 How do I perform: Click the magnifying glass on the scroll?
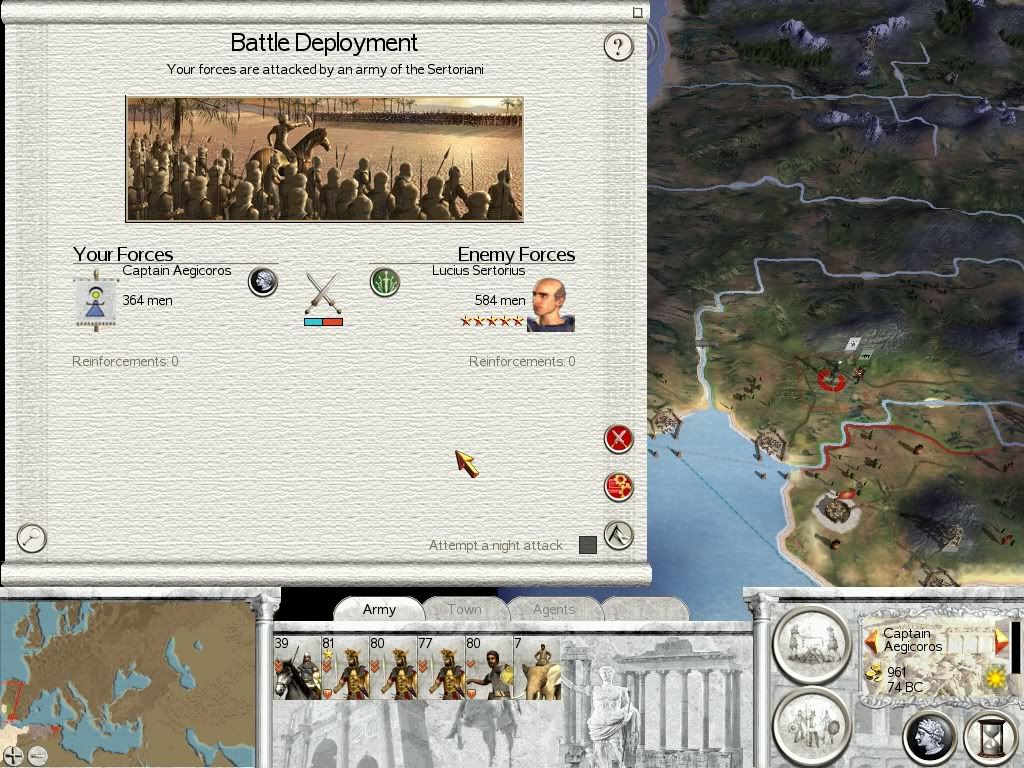pyautogui.click(x=32, y=538)
